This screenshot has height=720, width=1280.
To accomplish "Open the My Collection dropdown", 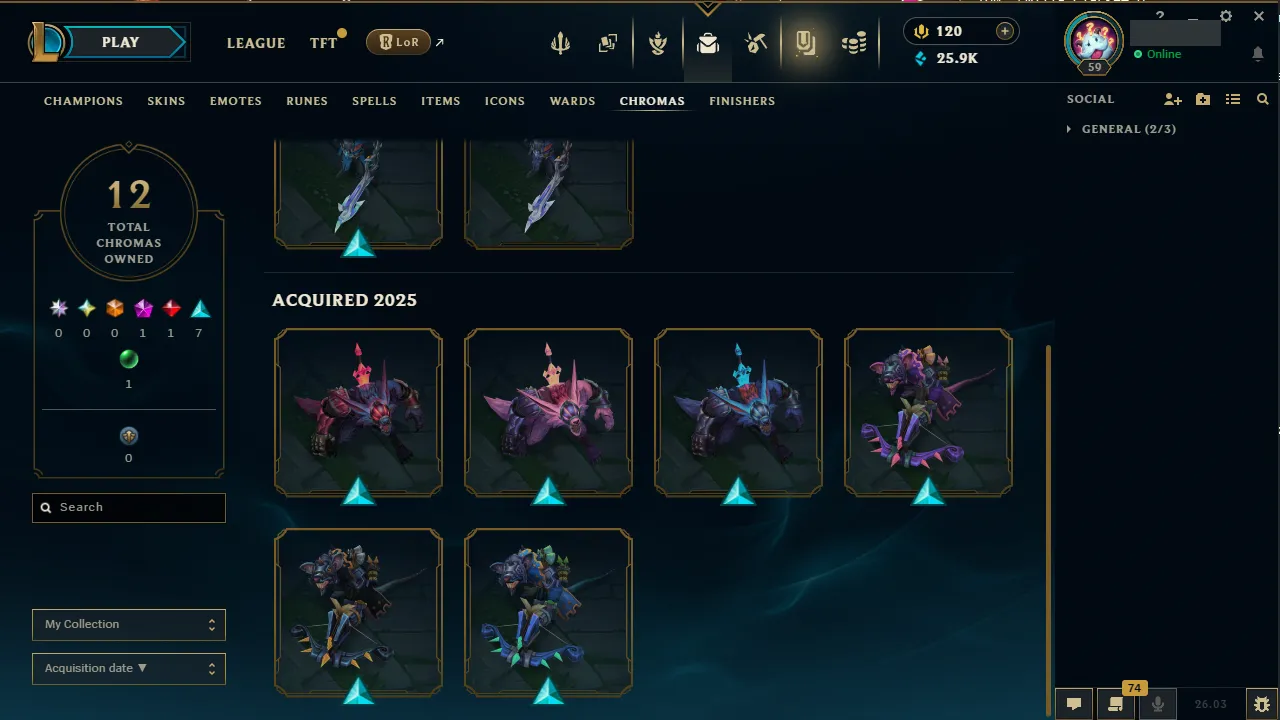I will click(x=128, y=624).
